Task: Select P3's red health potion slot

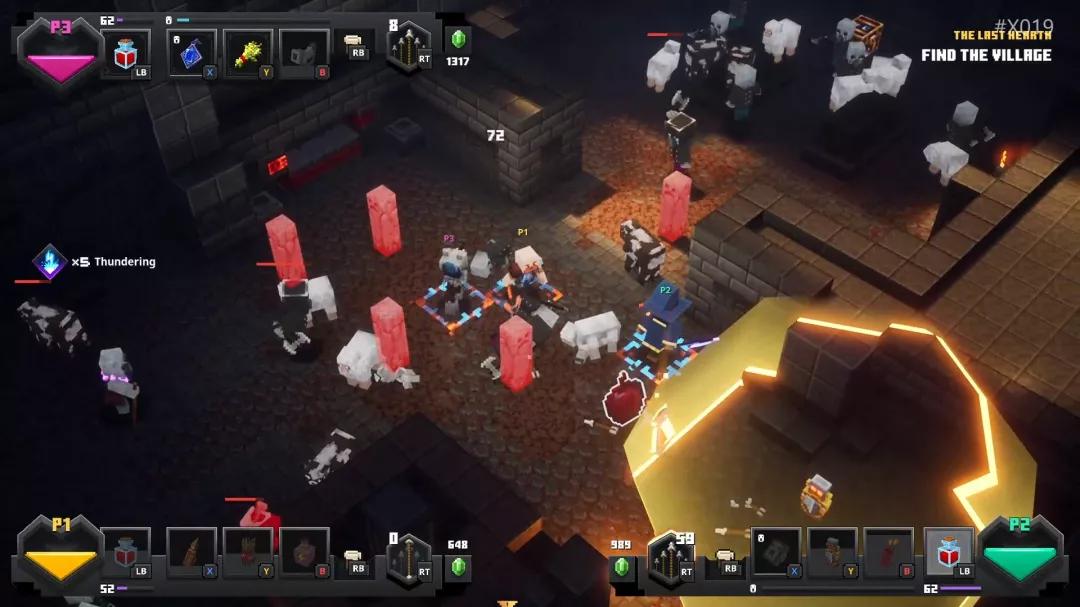Action: click(x=125, y=52)
